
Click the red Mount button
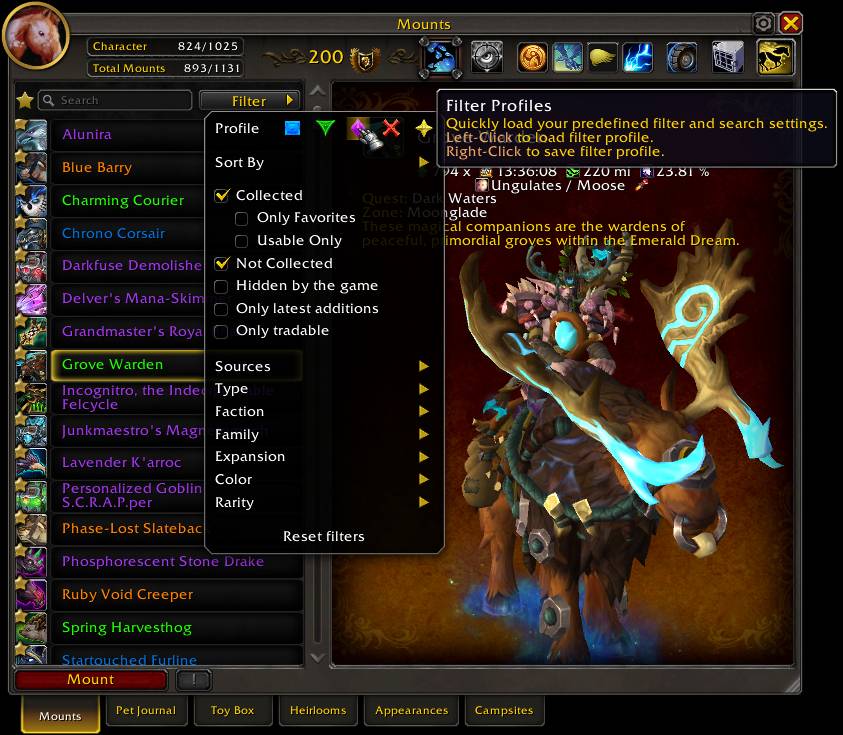tap(91, 680)
